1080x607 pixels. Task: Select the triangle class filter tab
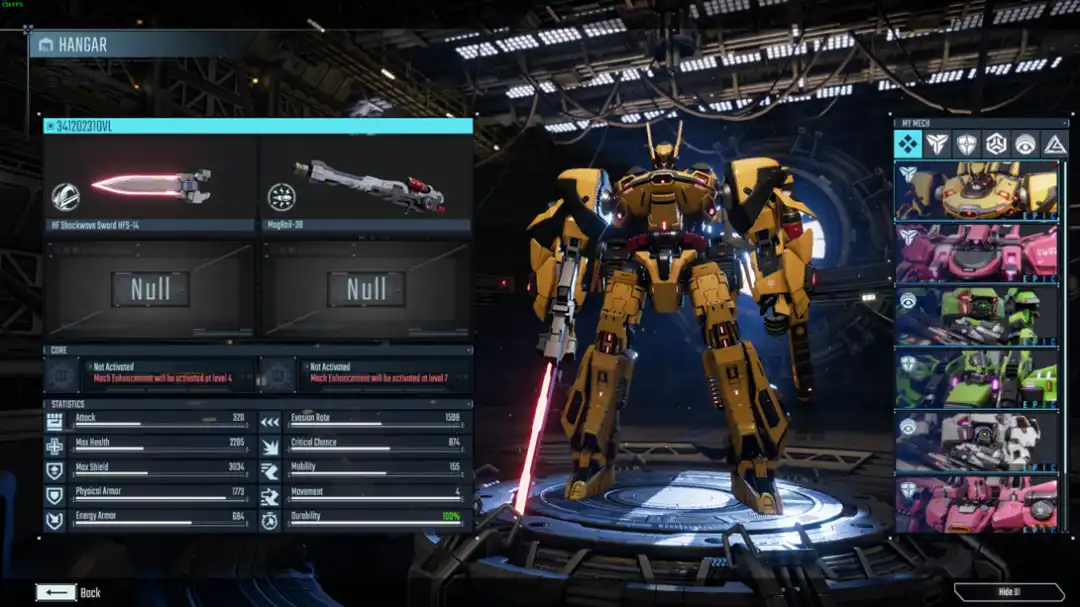tap(1054, 144)
